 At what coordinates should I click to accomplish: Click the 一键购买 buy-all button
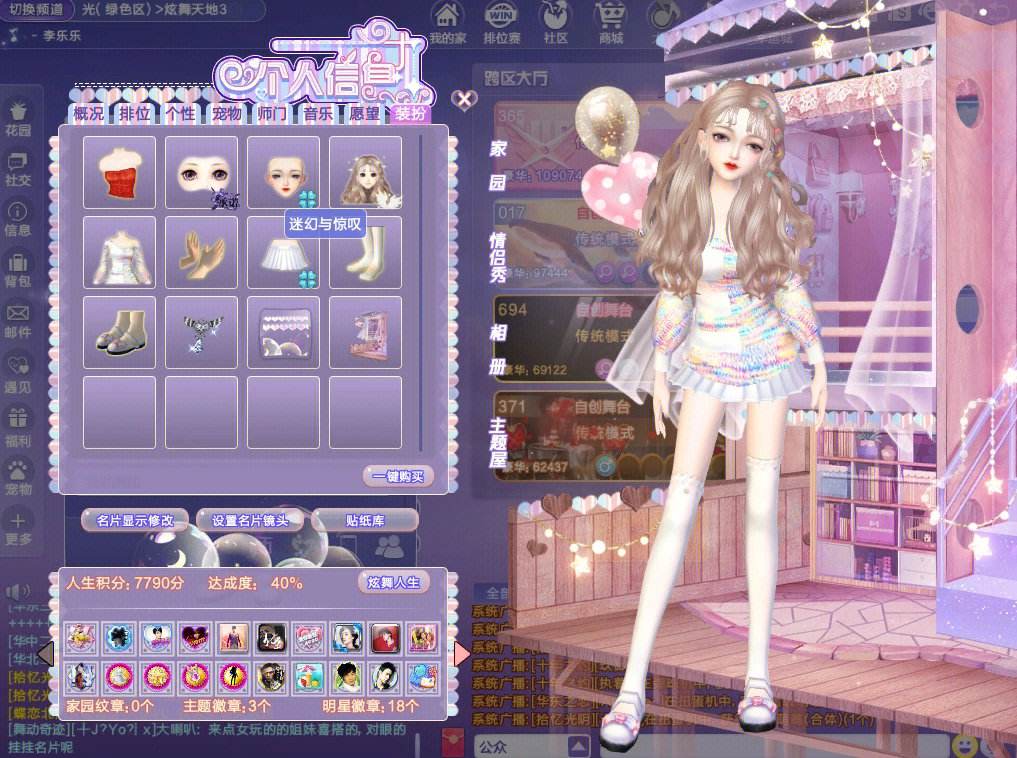point(398,476)
